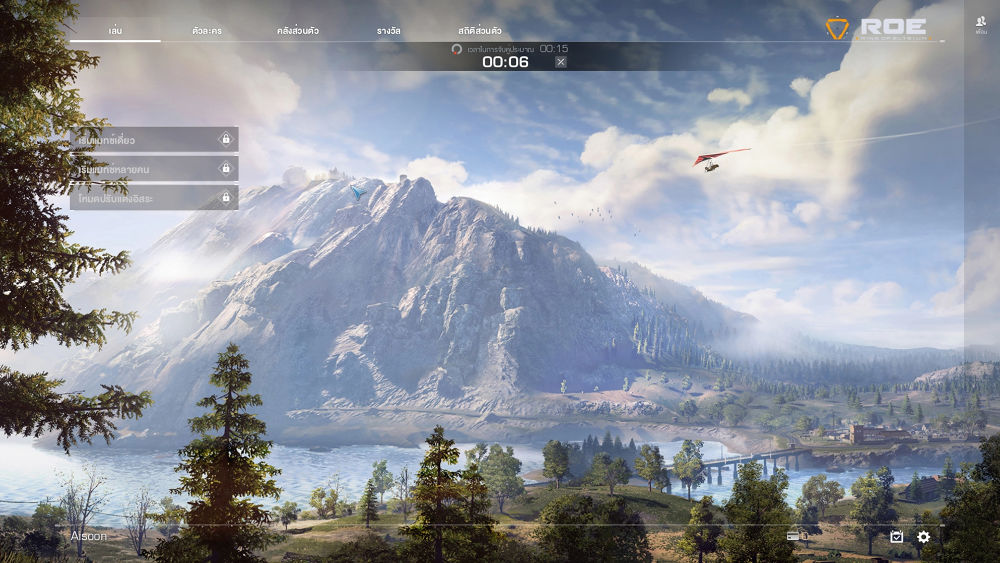Open the คลังส่วนตัว (Inventory) tab
This screenshot has width=1000, height=563.
(298, 31)
